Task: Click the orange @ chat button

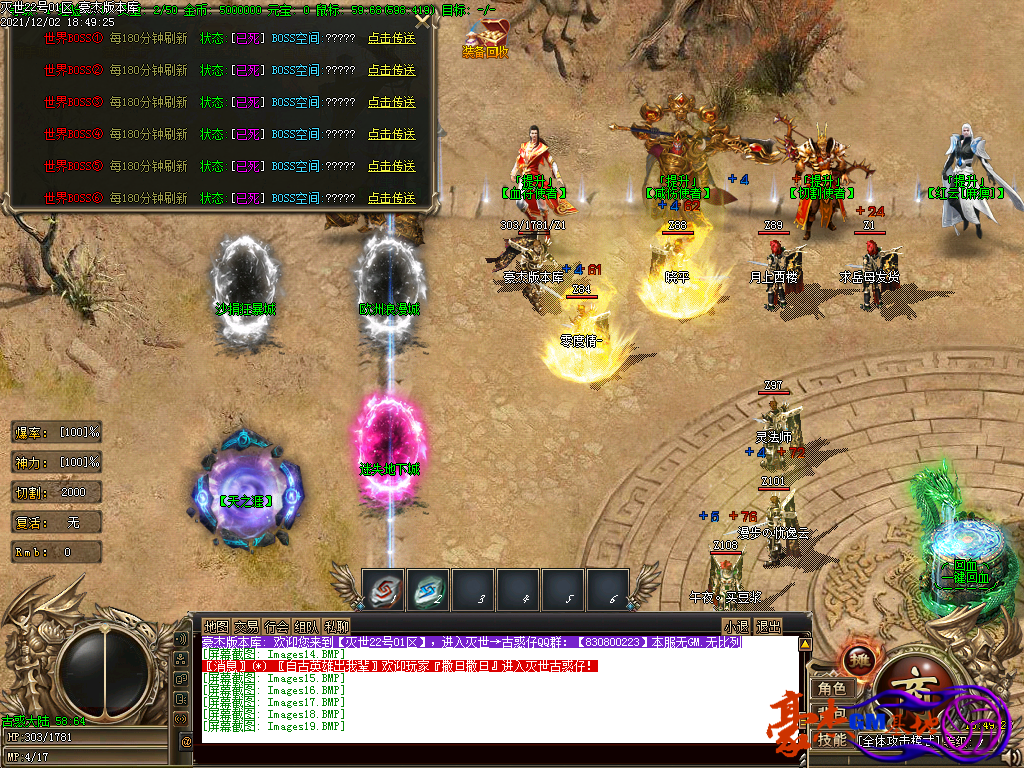Action: click(186, 741)
